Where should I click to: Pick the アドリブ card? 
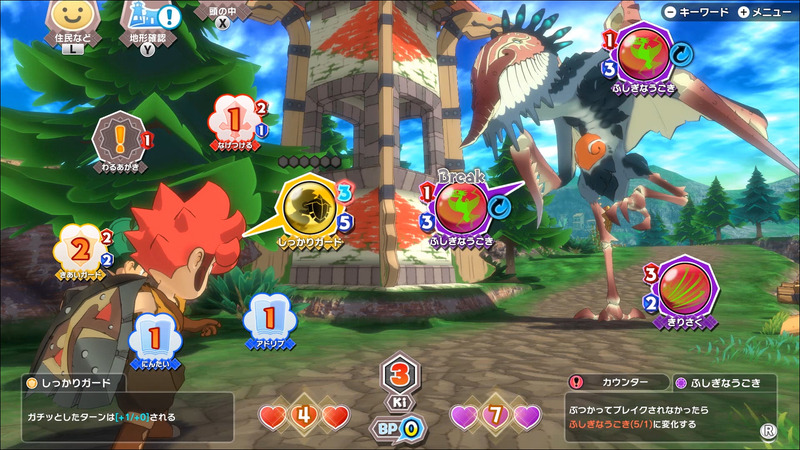point(268,319)
